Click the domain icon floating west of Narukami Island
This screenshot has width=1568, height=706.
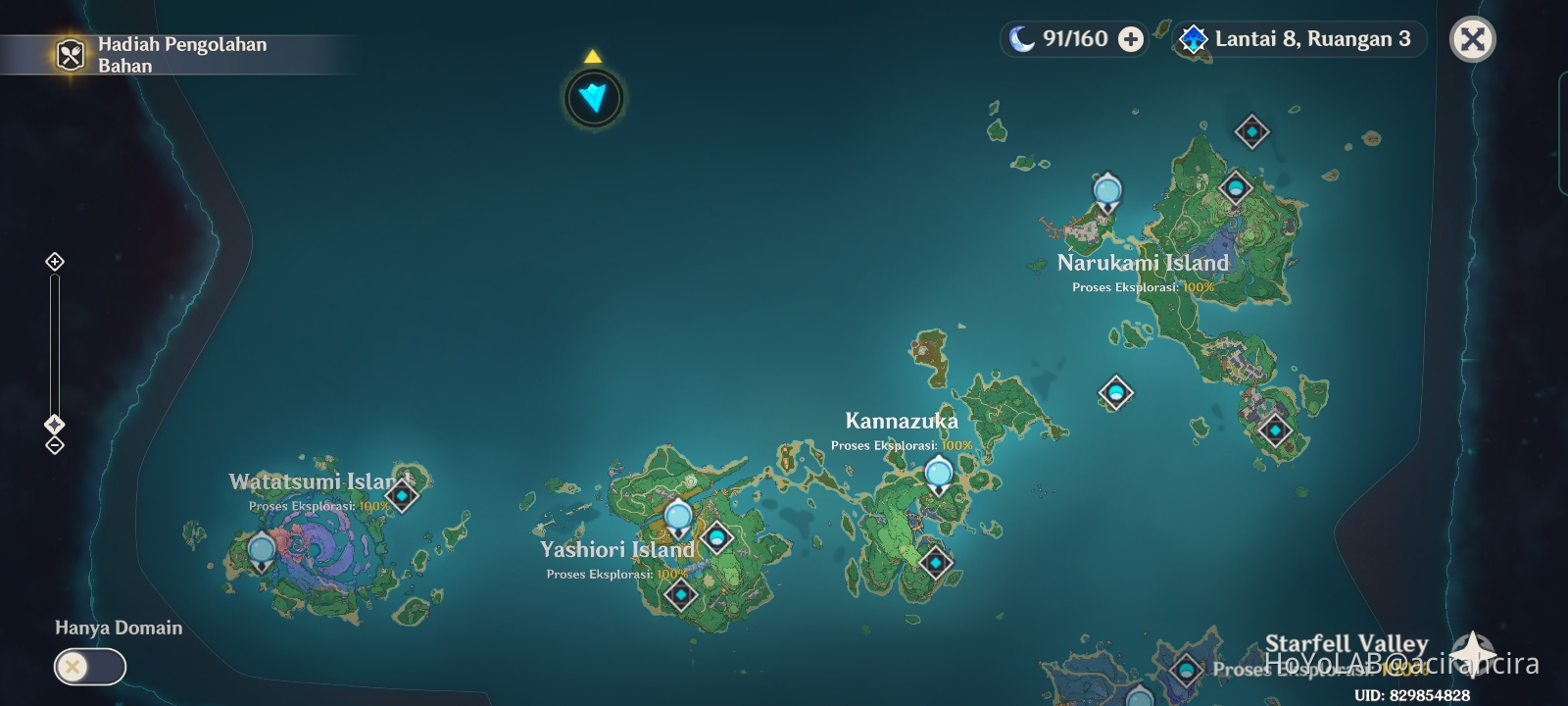pyautogui.click(x=1114, y=394)
